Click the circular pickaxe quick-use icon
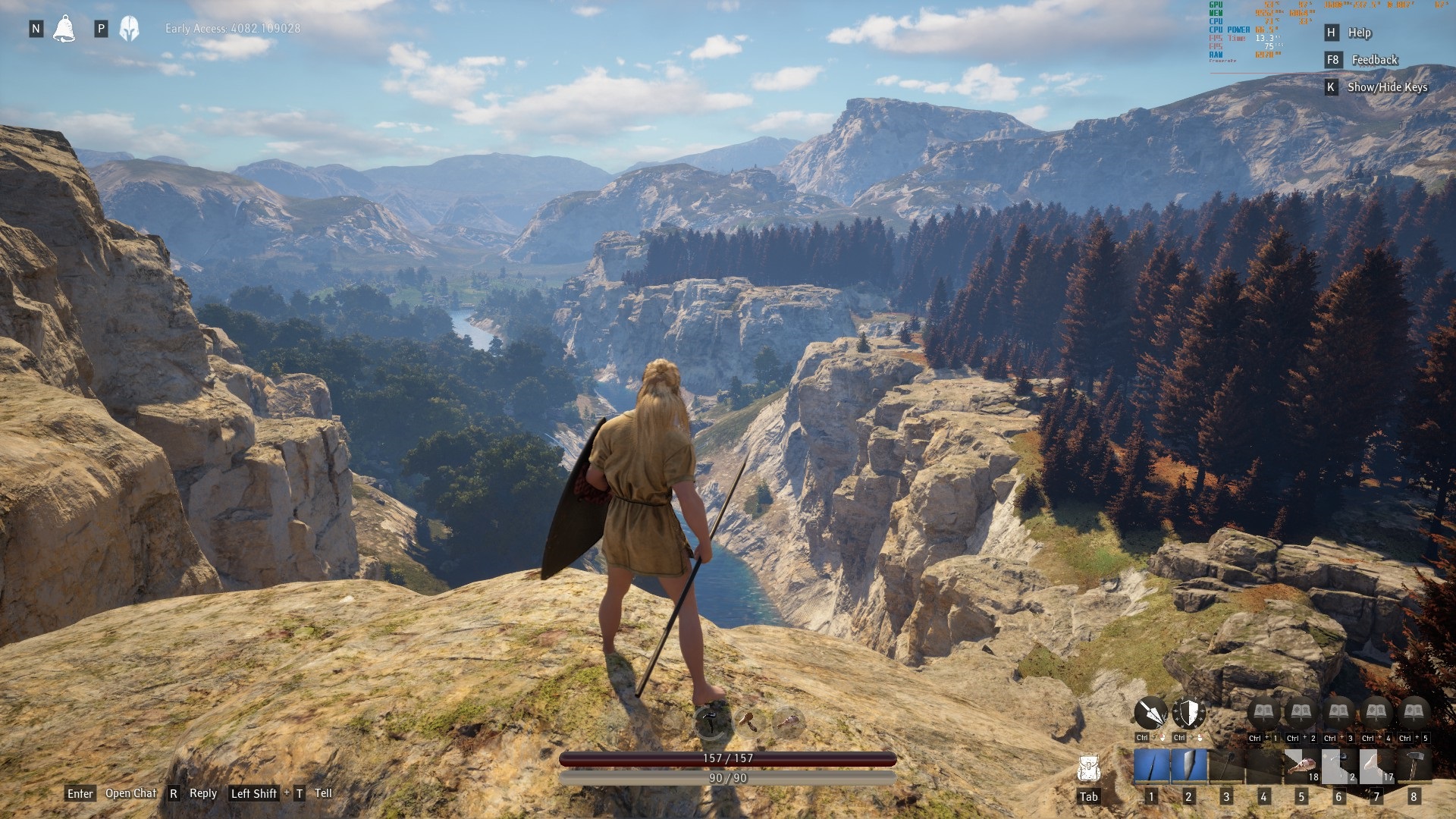This screenshot has height=819, width=1456. coord(711,723)
